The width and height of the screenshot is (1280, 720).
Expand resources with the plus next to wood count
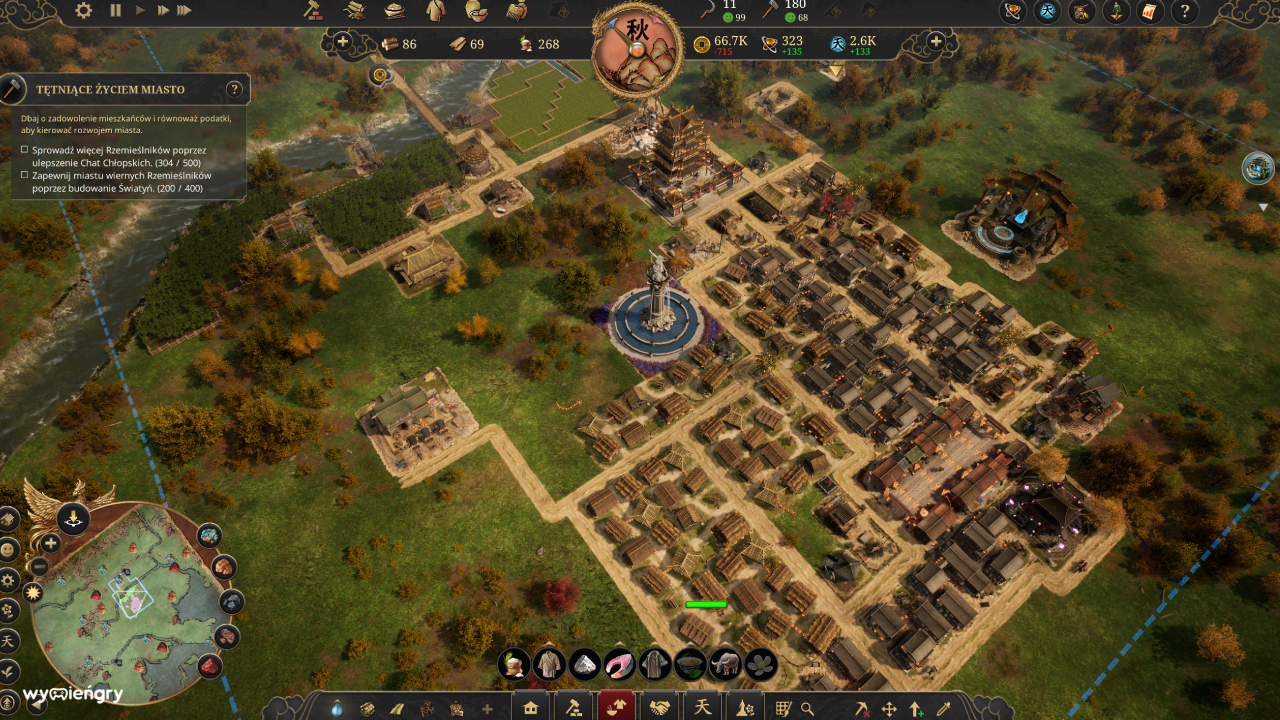tap(344, 44)
